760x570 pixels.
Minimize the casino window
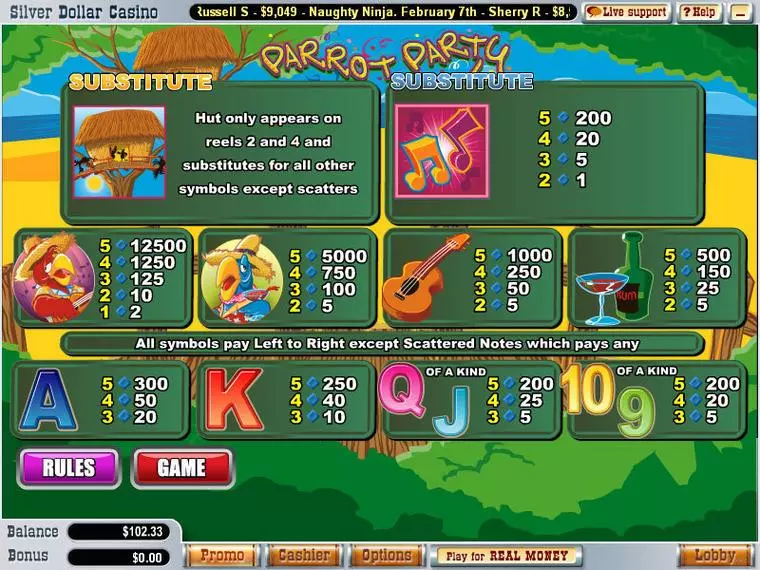(741, 12)
